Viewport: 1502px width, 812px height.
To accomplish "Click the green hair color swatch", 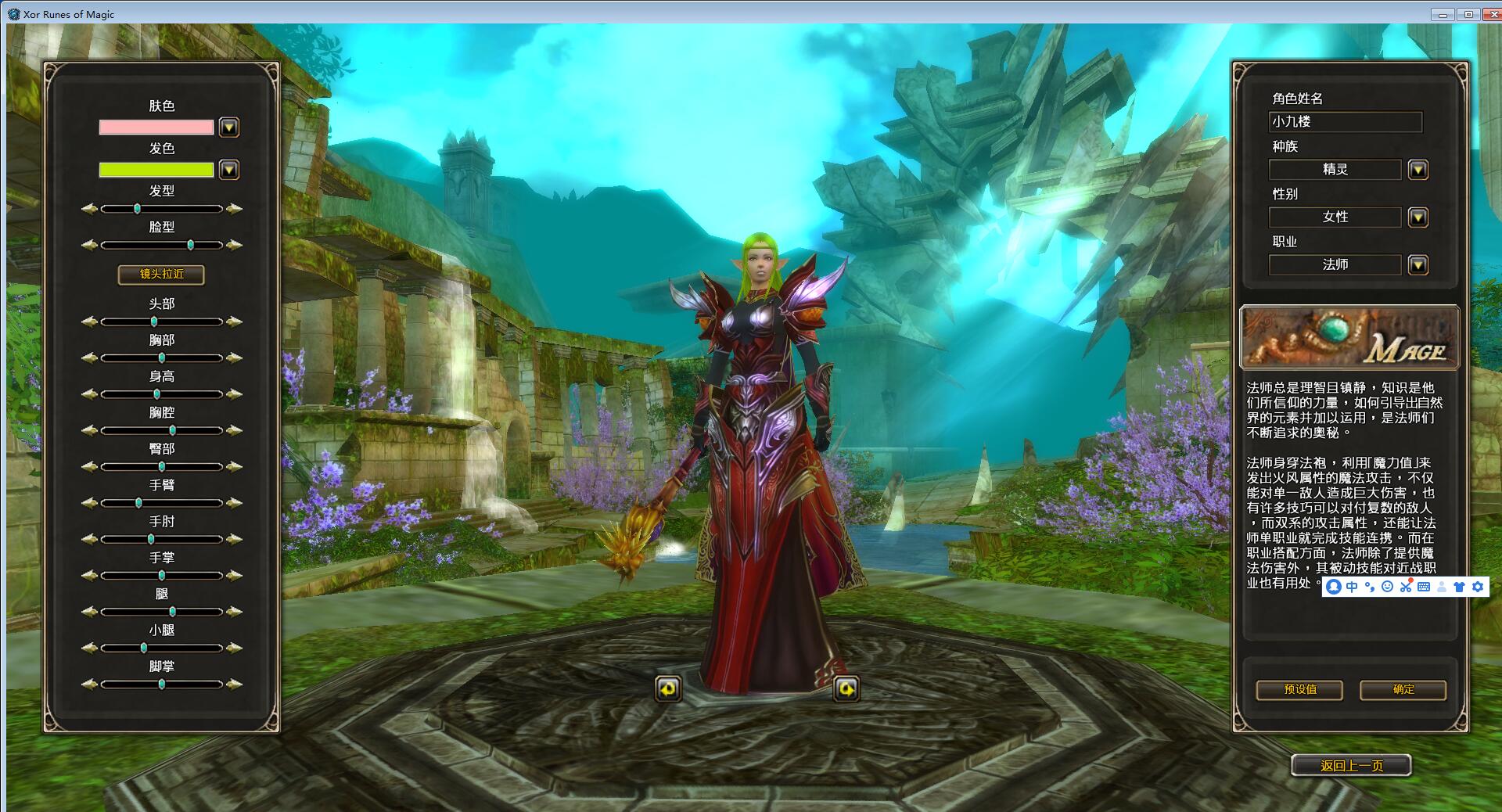I will [x=156, y=170].
